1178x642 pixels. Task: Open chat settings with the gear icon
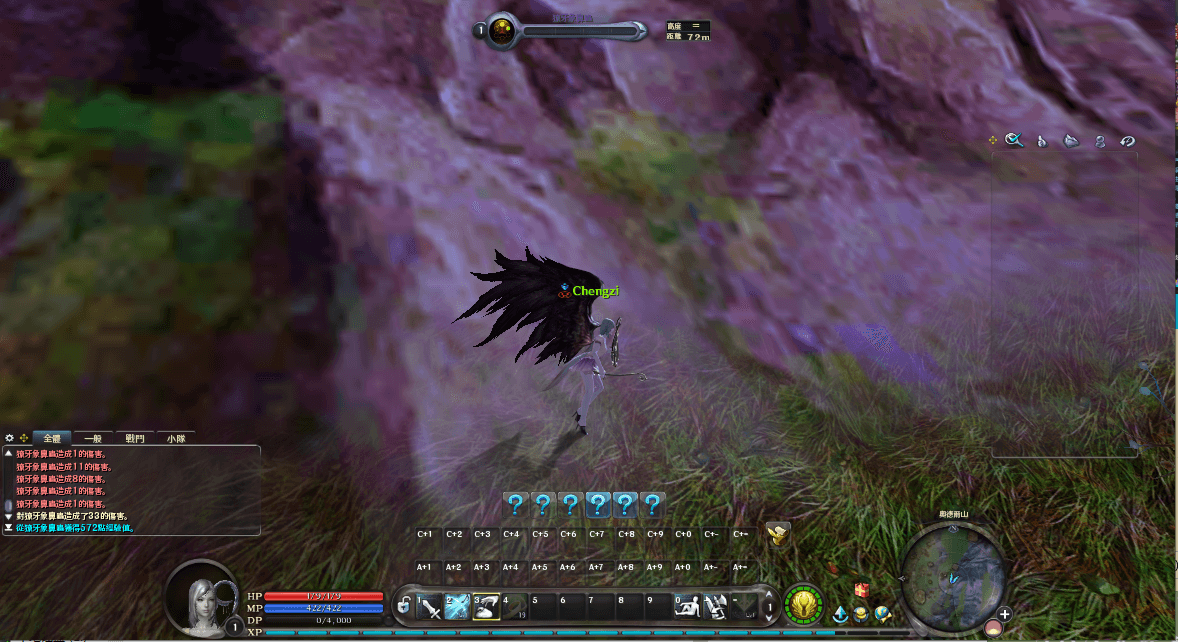[x=10, y=438]
